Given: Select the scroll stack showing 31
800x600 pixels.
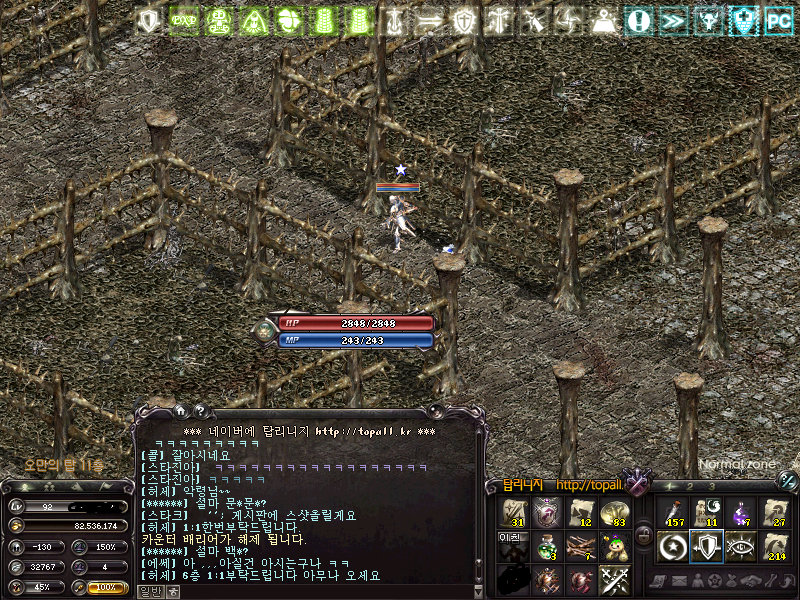Looking at the screenshot, I should pyautogui.click(x=513, y=512).
